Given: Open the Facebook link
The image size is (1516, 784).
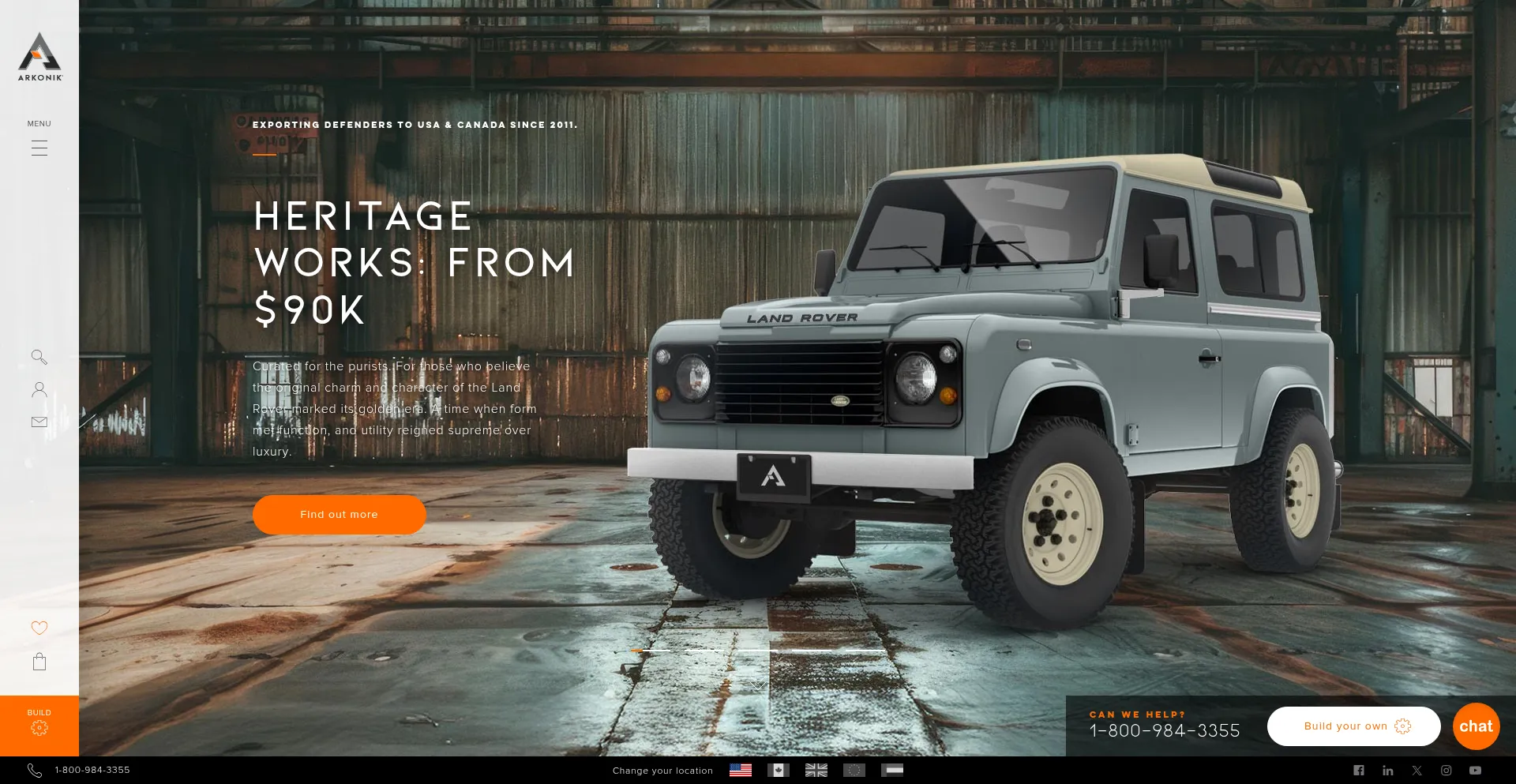Looking at the screenshot, I should pyautogui.click(x=1358, y=771).
